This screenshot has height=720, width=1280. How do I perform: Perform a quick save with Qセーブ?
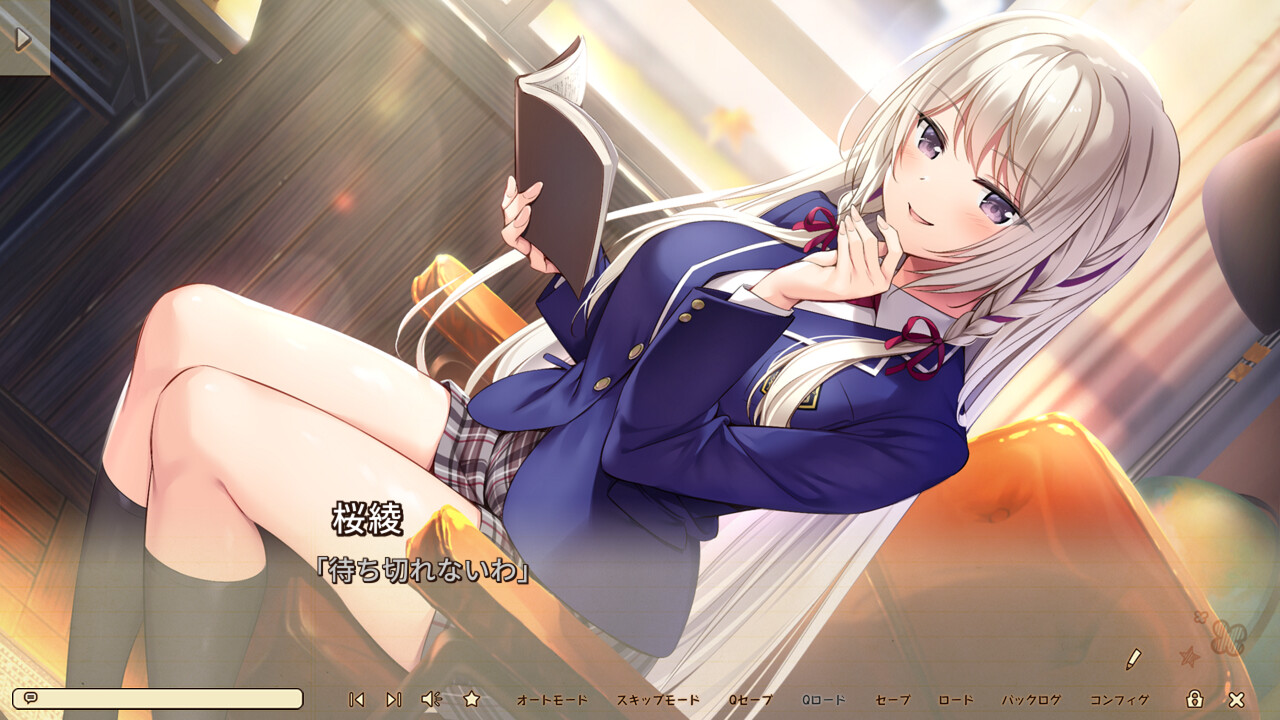coord(749,701)
